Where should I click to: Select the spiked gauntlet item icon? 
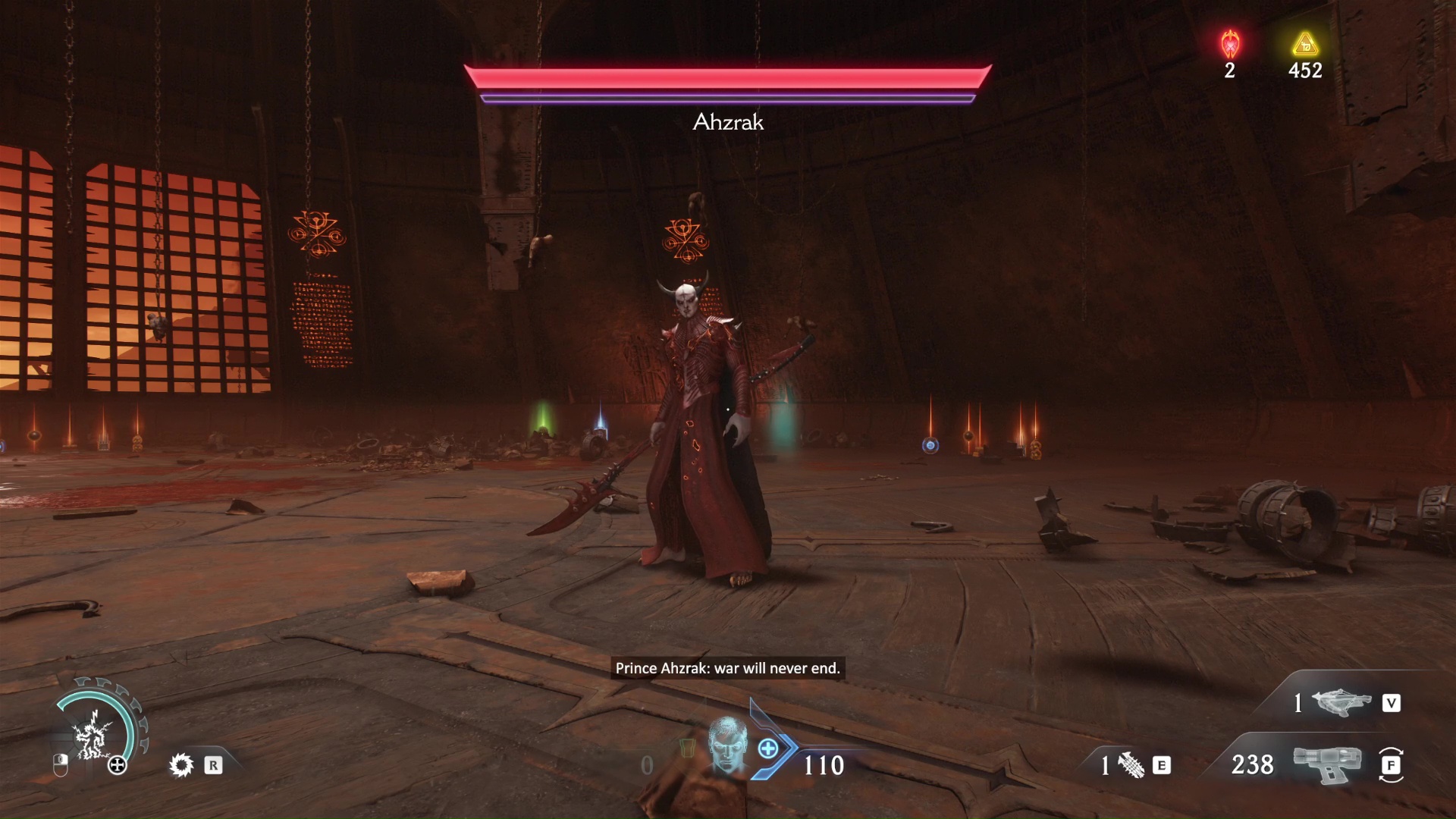(x=1131, y=766)
